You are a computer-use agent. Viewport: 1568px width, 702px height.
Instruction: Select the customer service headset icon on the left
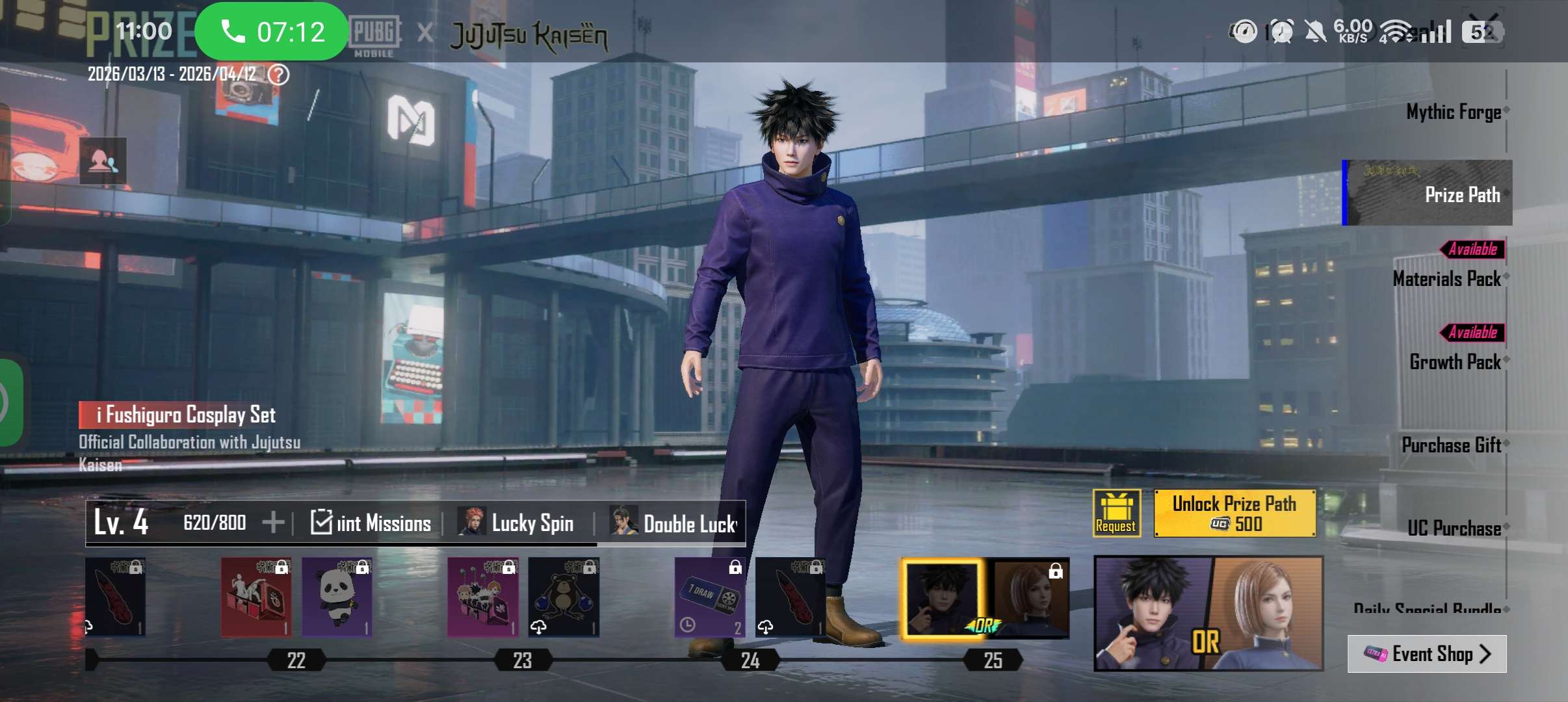click(104, 160)
